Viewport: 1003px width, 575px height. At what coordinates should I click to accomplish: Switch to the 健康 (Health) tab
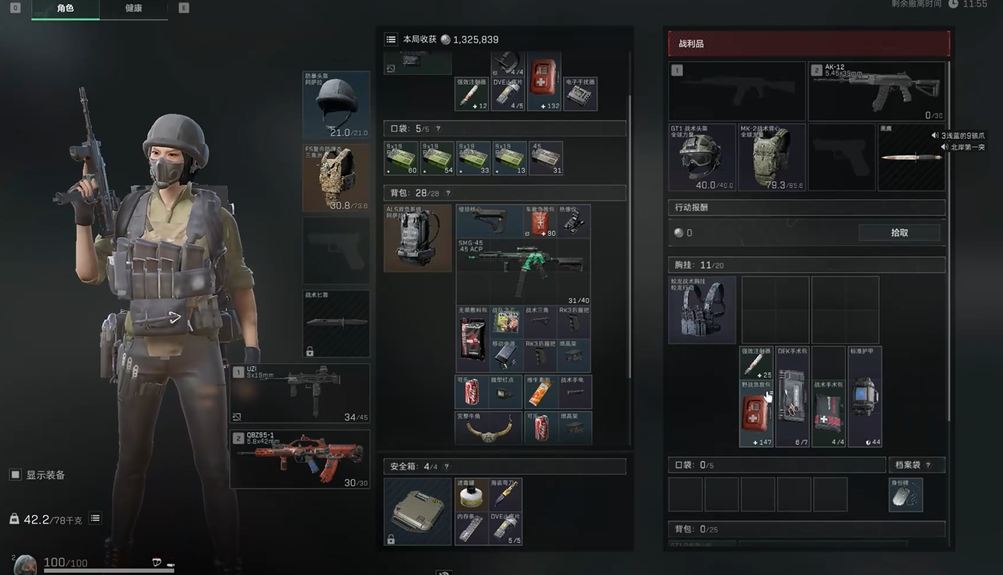[134, 8]
